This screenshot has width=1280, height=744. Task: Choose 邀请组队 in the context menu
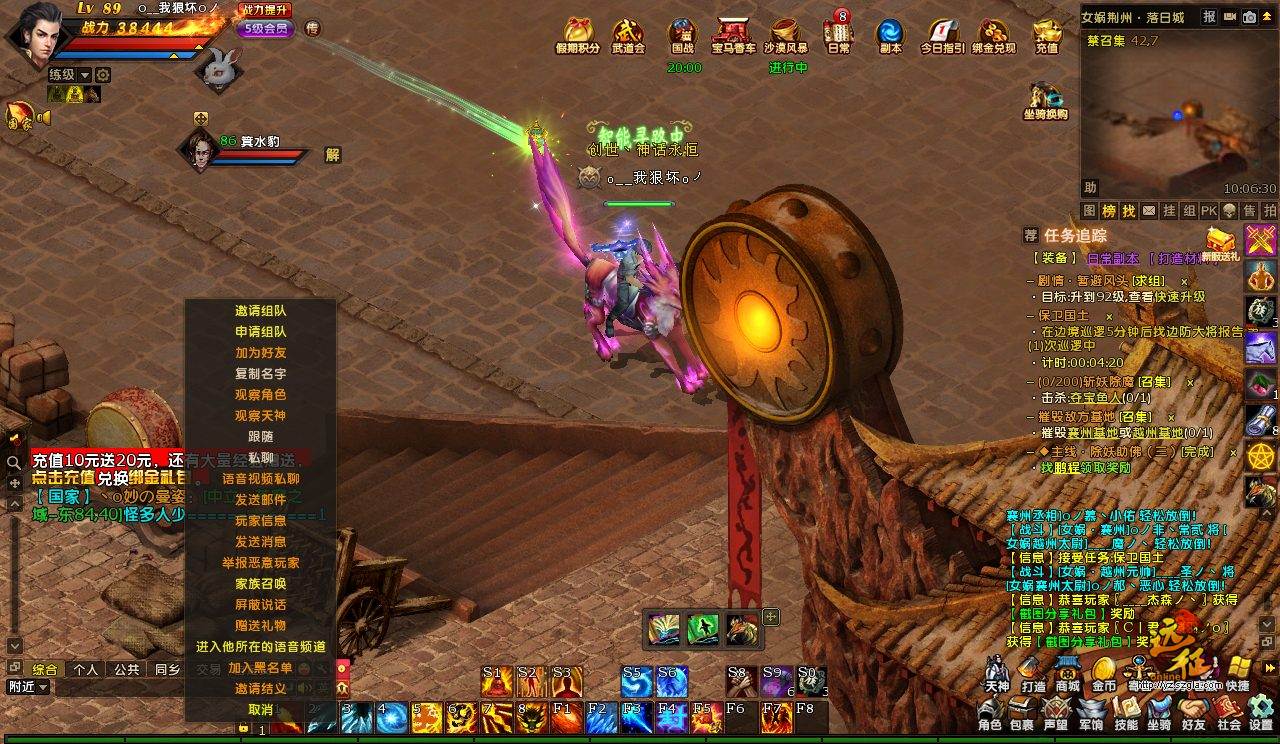tap(260, 310)
